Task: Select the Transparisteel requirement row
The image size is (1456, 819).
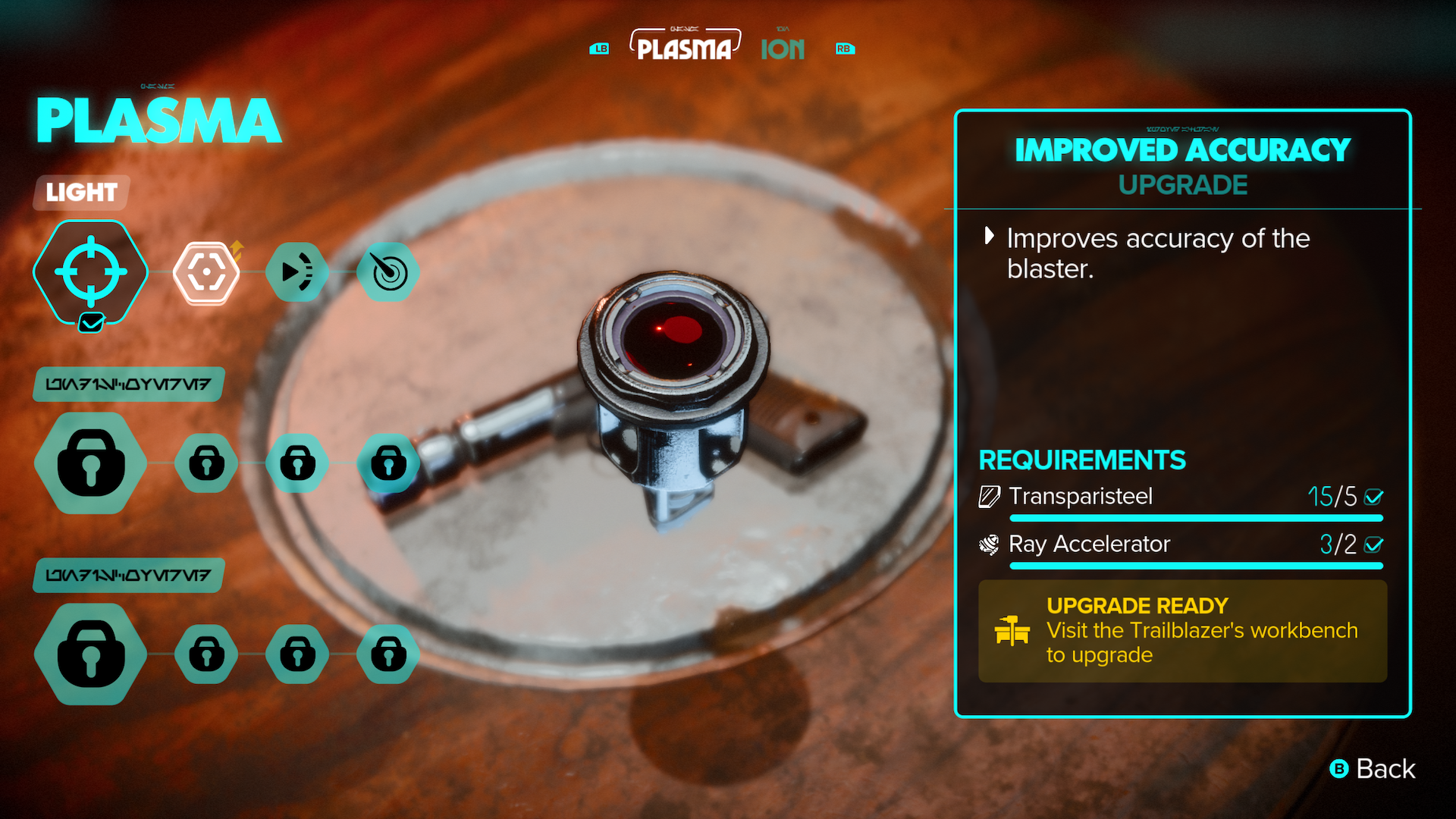Action: coord(1181,497)
